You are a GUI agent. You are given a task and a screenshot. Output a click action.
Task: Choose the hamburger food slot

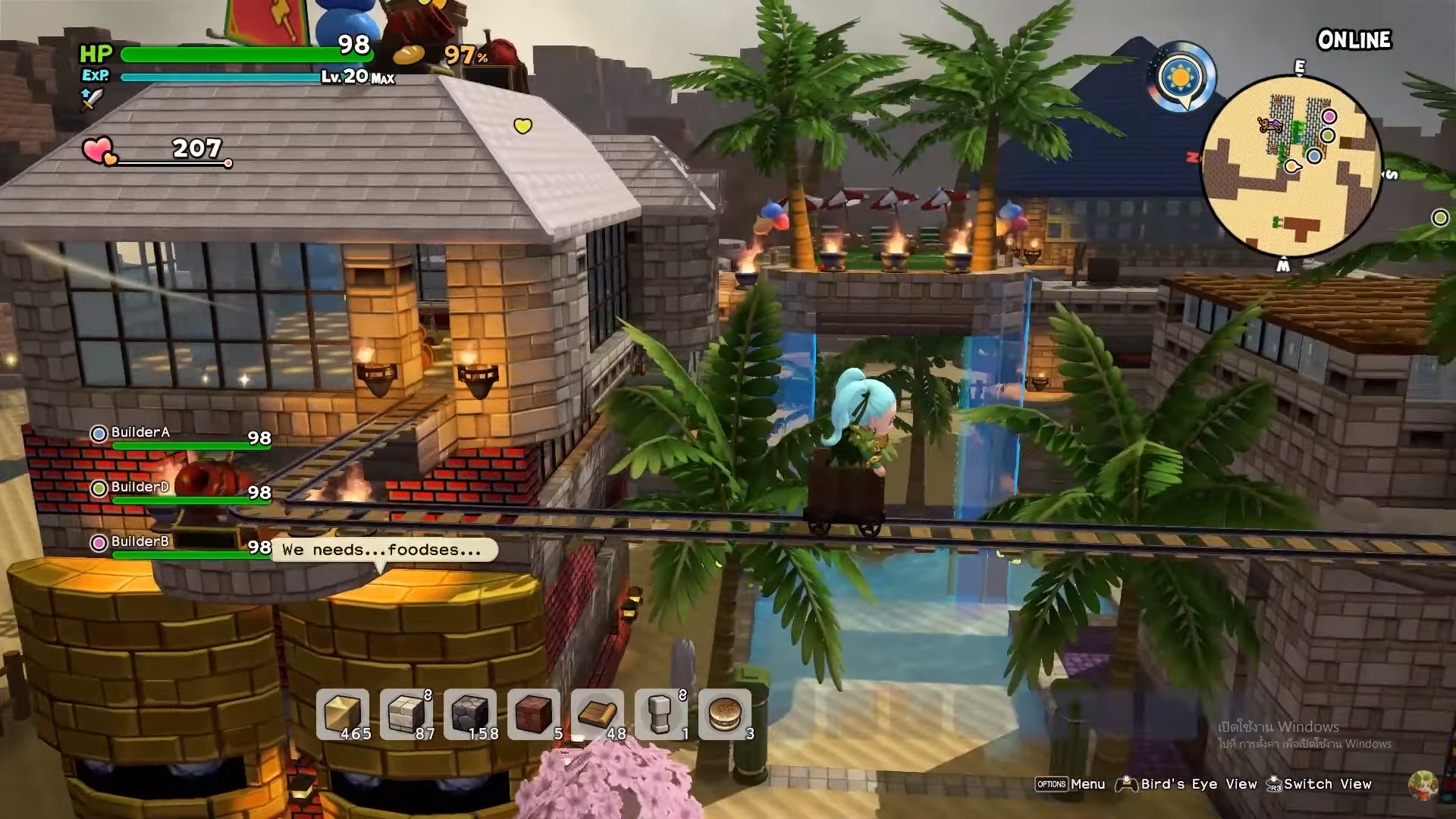coord(725,714)
